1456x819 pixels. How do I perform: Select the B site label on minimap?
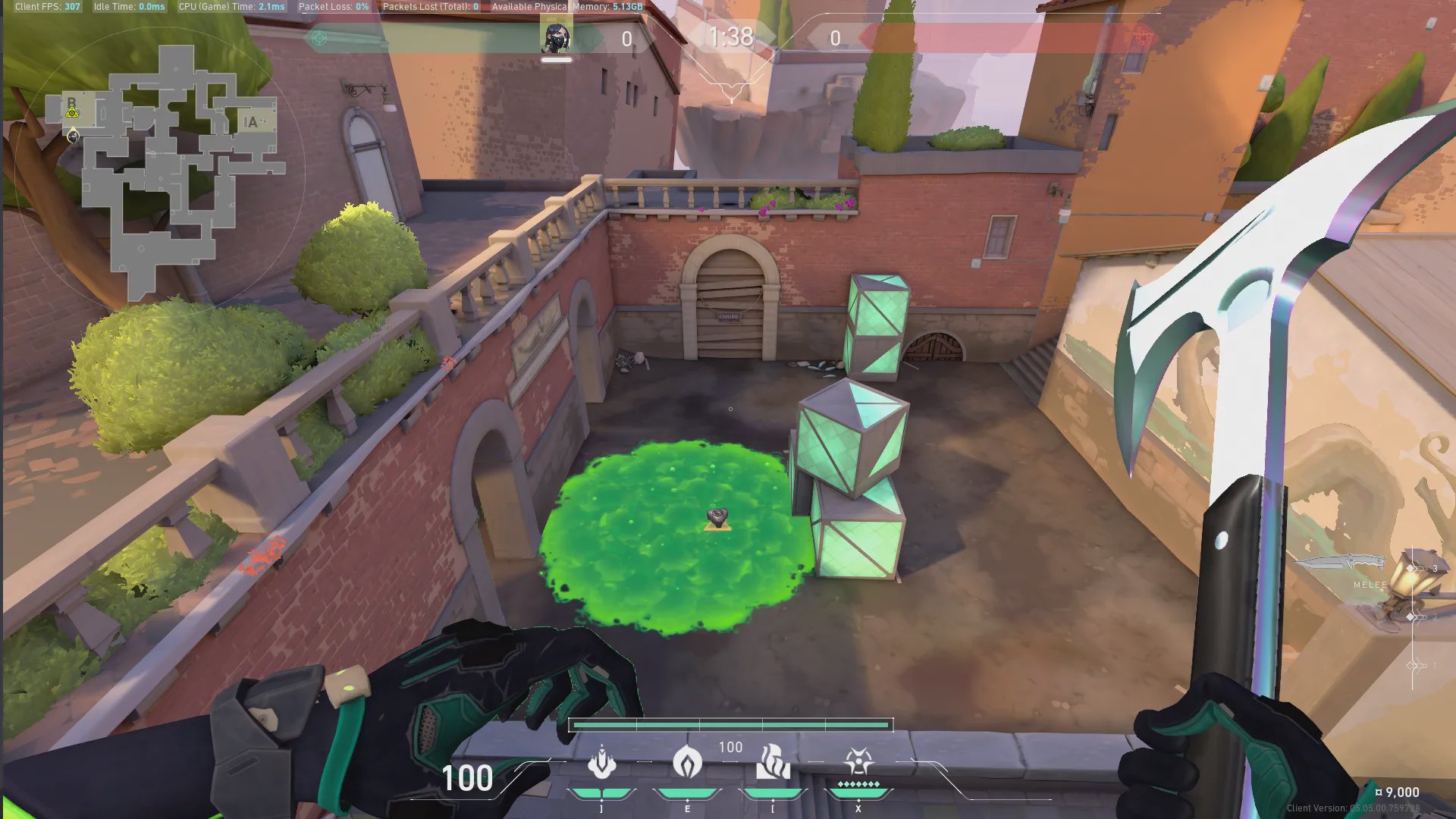click(x=71, y=102)
